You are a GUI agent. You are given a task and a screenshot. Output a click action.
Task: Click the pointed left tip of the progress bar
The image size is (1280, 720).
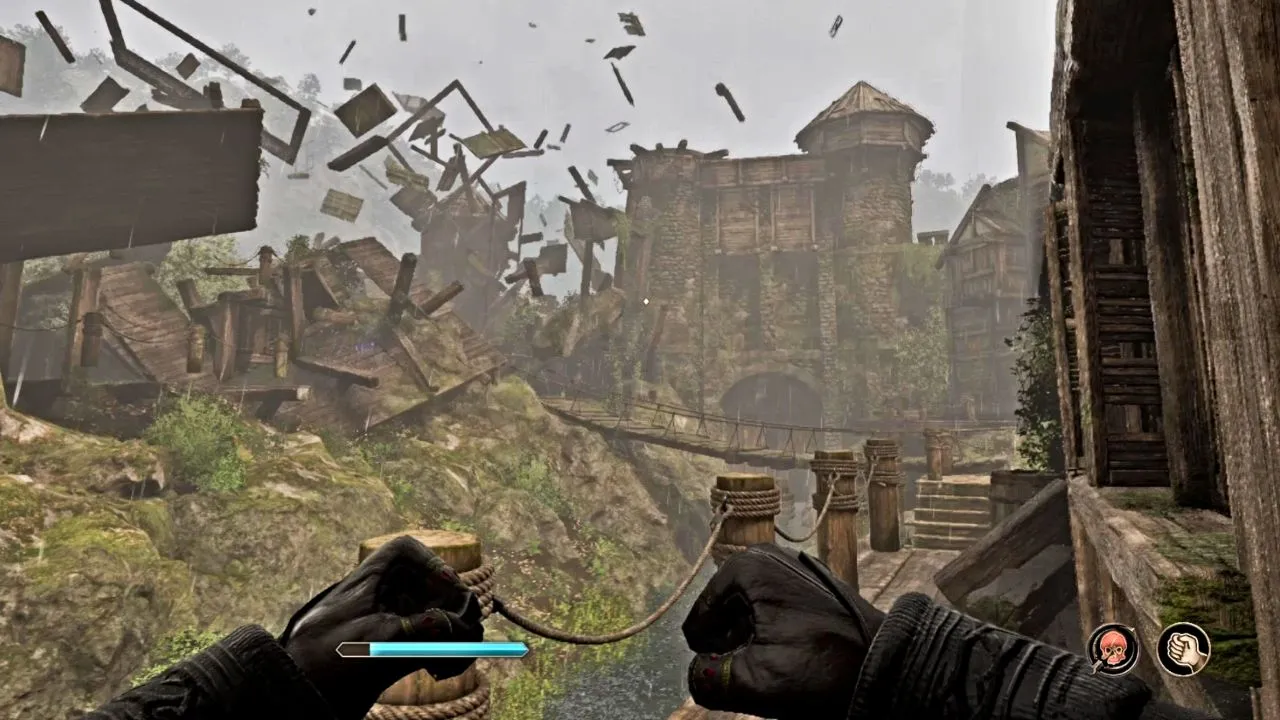[340, 648]
